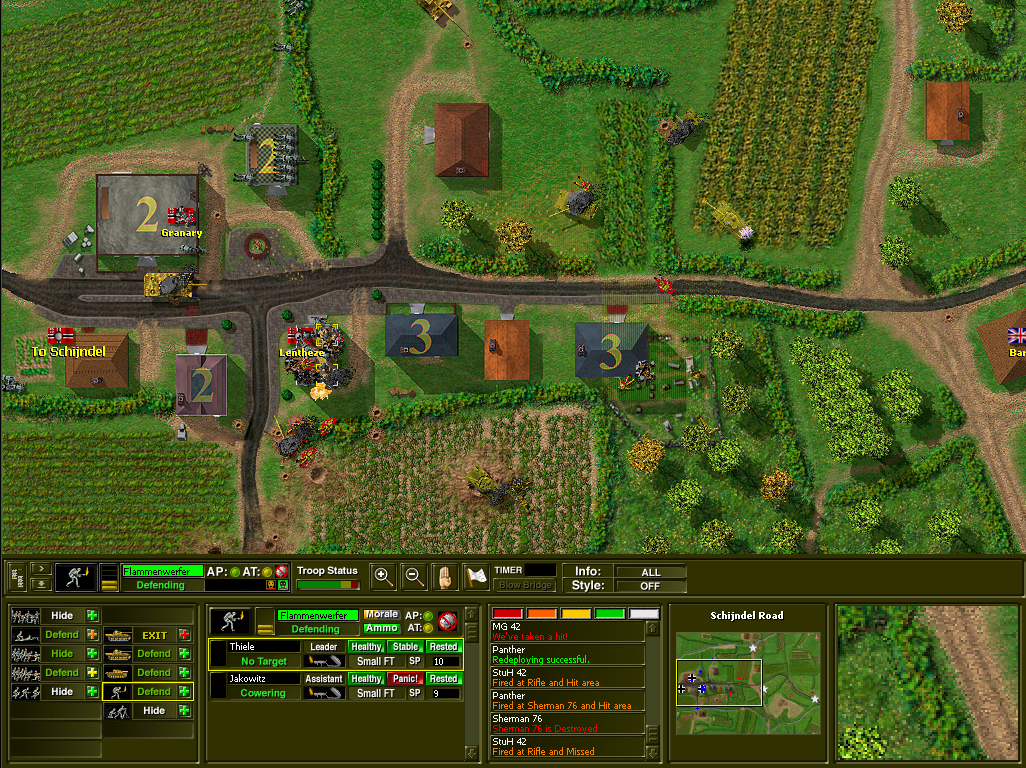Click the red message filter swatch
1026x768 pixels.
[x=508, y=613]
